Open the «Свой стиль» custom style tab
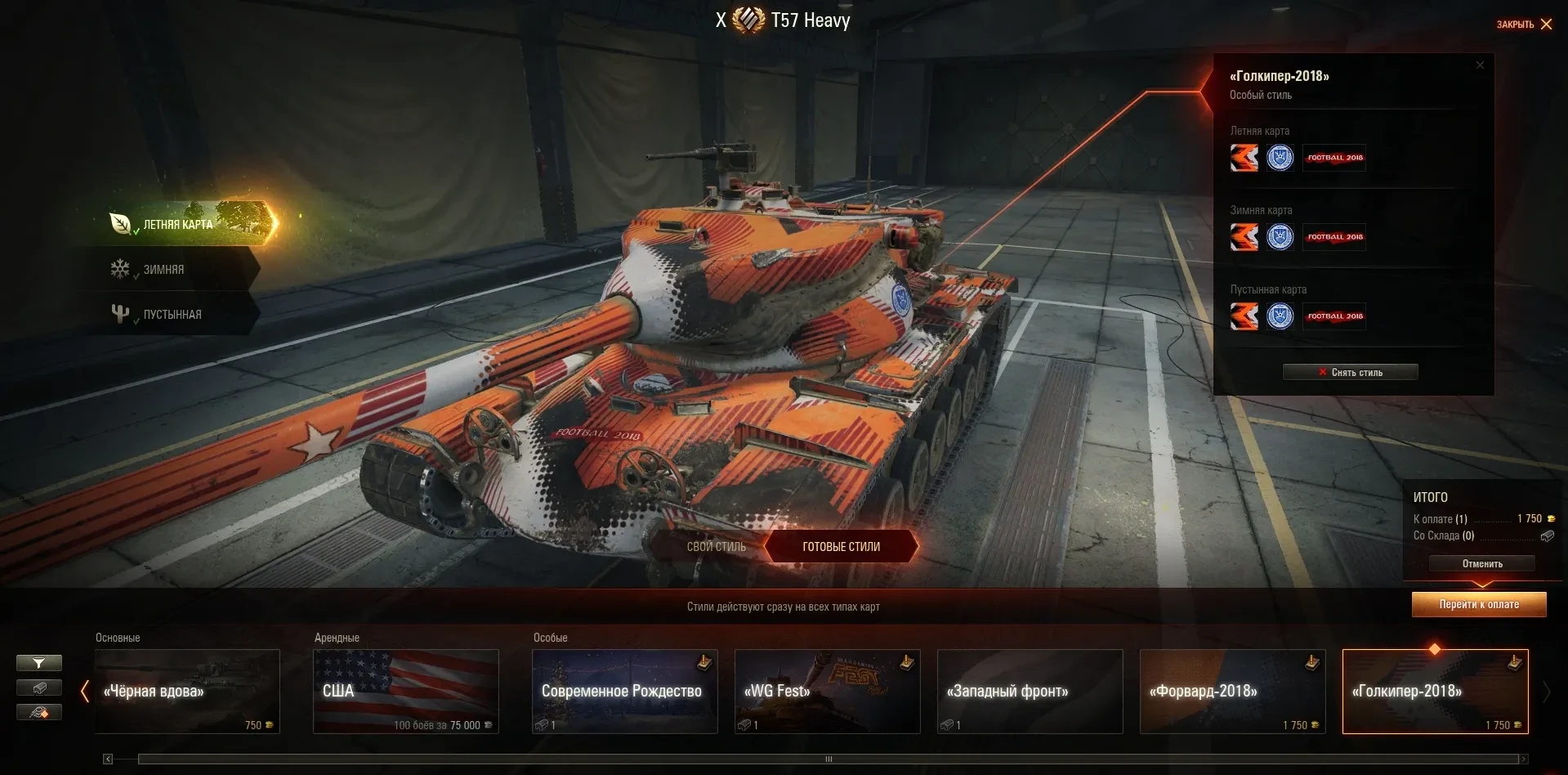This screenshot has width=1568, height=775. [x=716, y=547]
